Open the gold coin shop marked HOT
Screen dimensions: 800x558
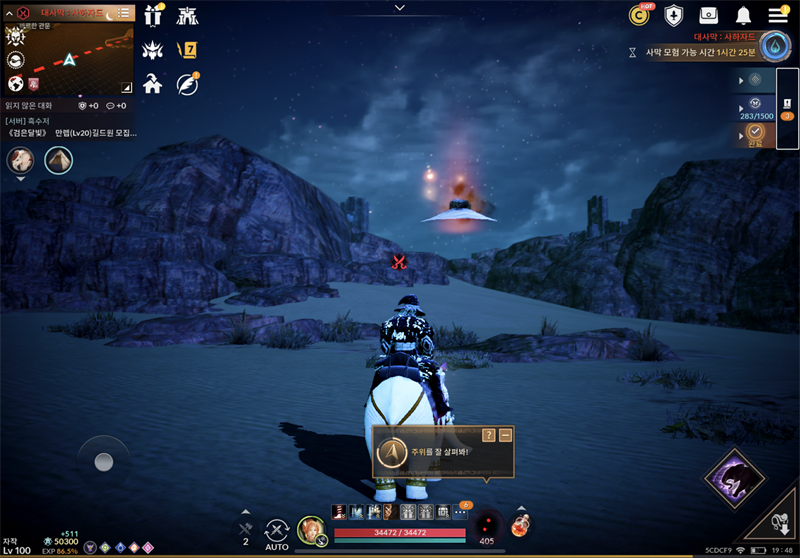(x=639, y=15)
